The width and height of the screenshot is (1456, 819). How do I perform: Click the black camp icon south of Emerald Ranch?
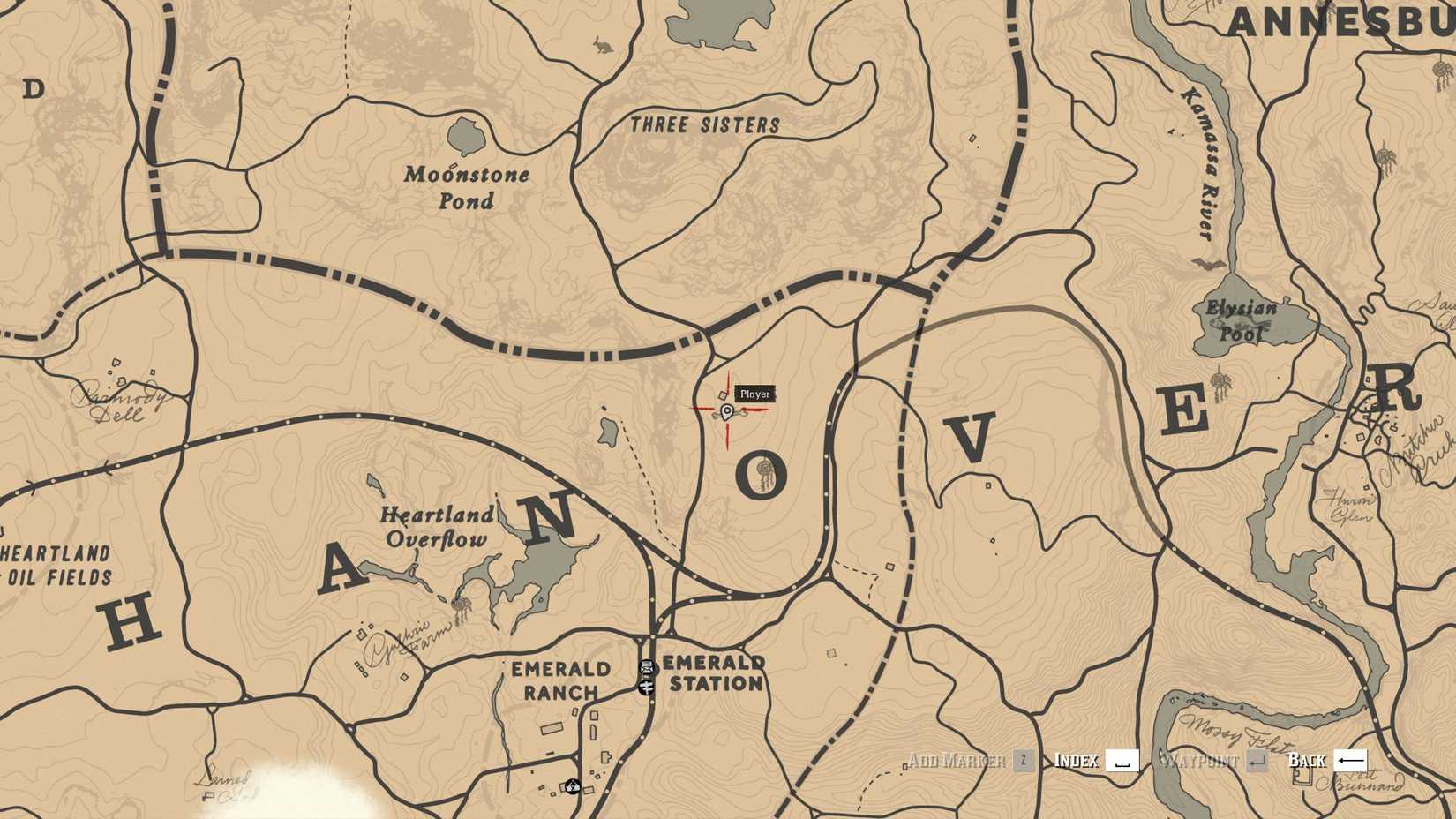(x=573, y=786)
